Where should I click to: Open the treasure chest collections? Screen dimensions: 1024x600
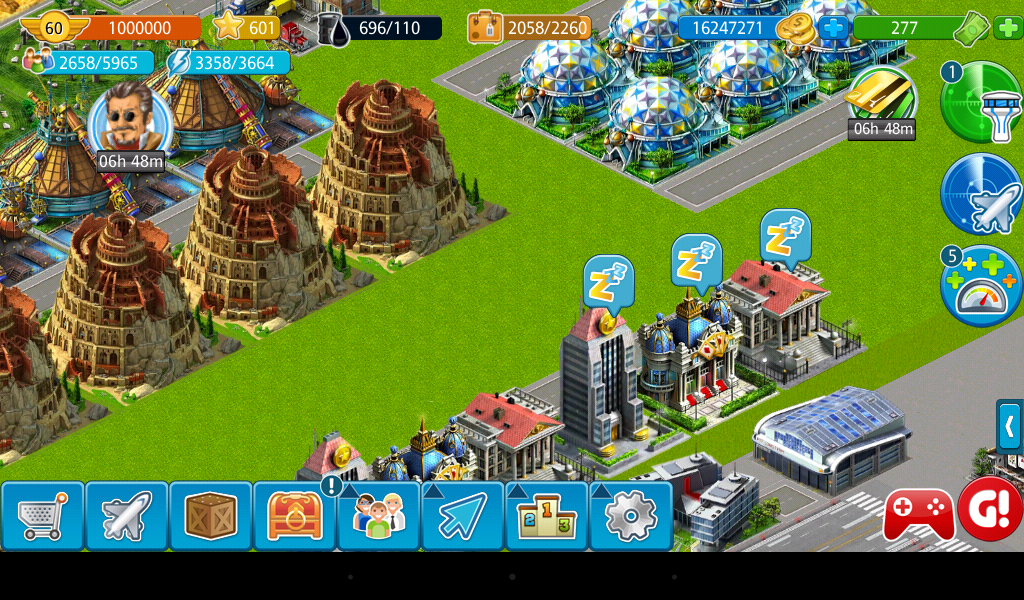click(294, 516)
